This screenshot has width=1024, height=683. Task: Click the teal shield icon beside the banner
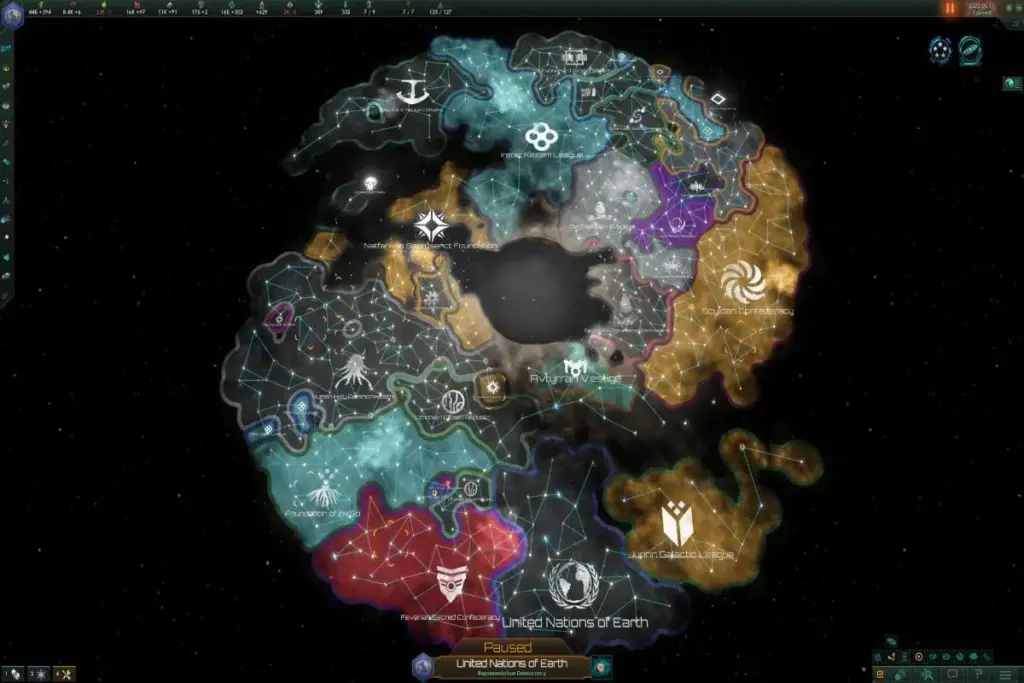click(x=600, y=666)
